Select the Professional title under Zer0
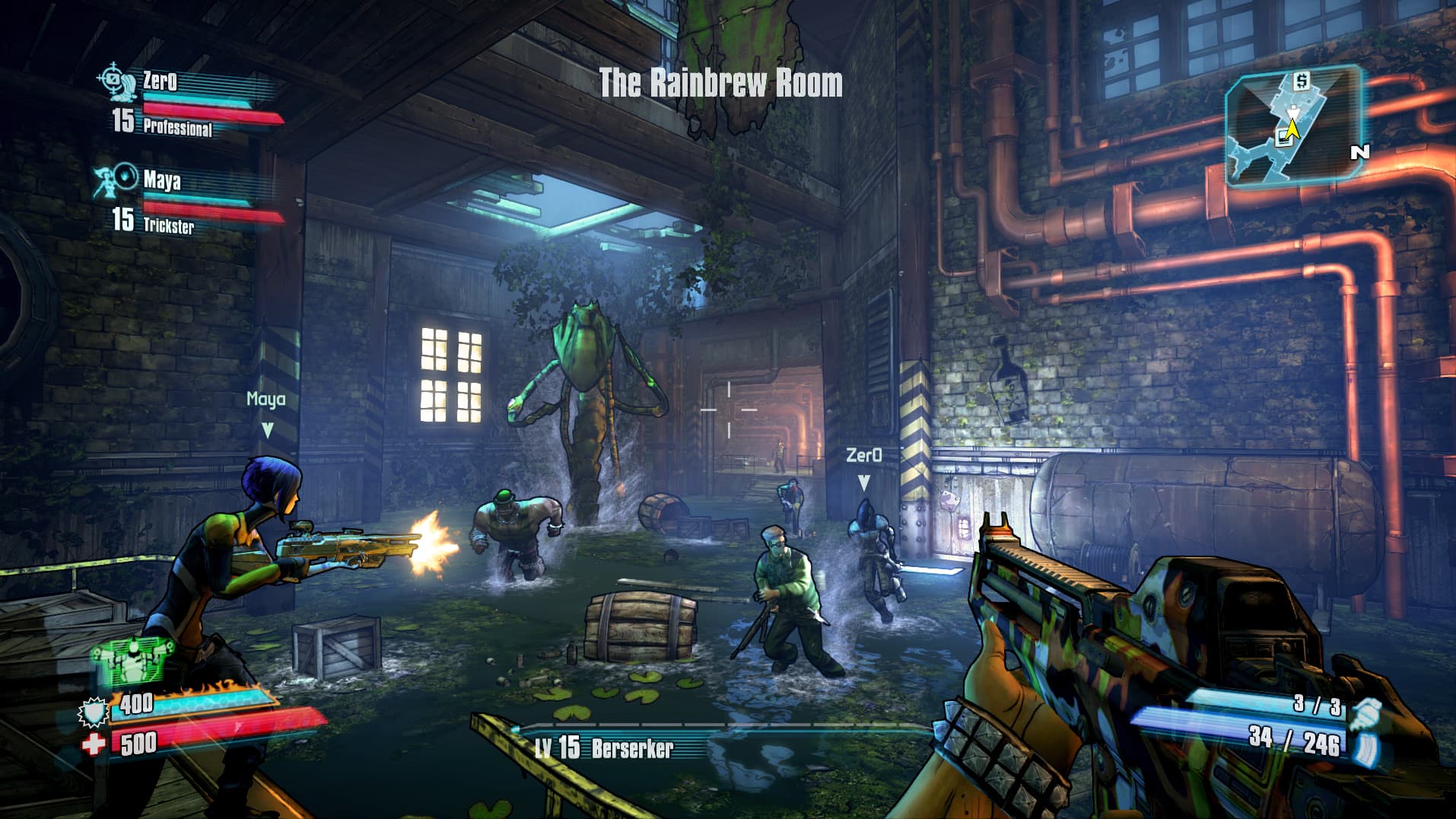1456x819 pixels. point(176,127)
